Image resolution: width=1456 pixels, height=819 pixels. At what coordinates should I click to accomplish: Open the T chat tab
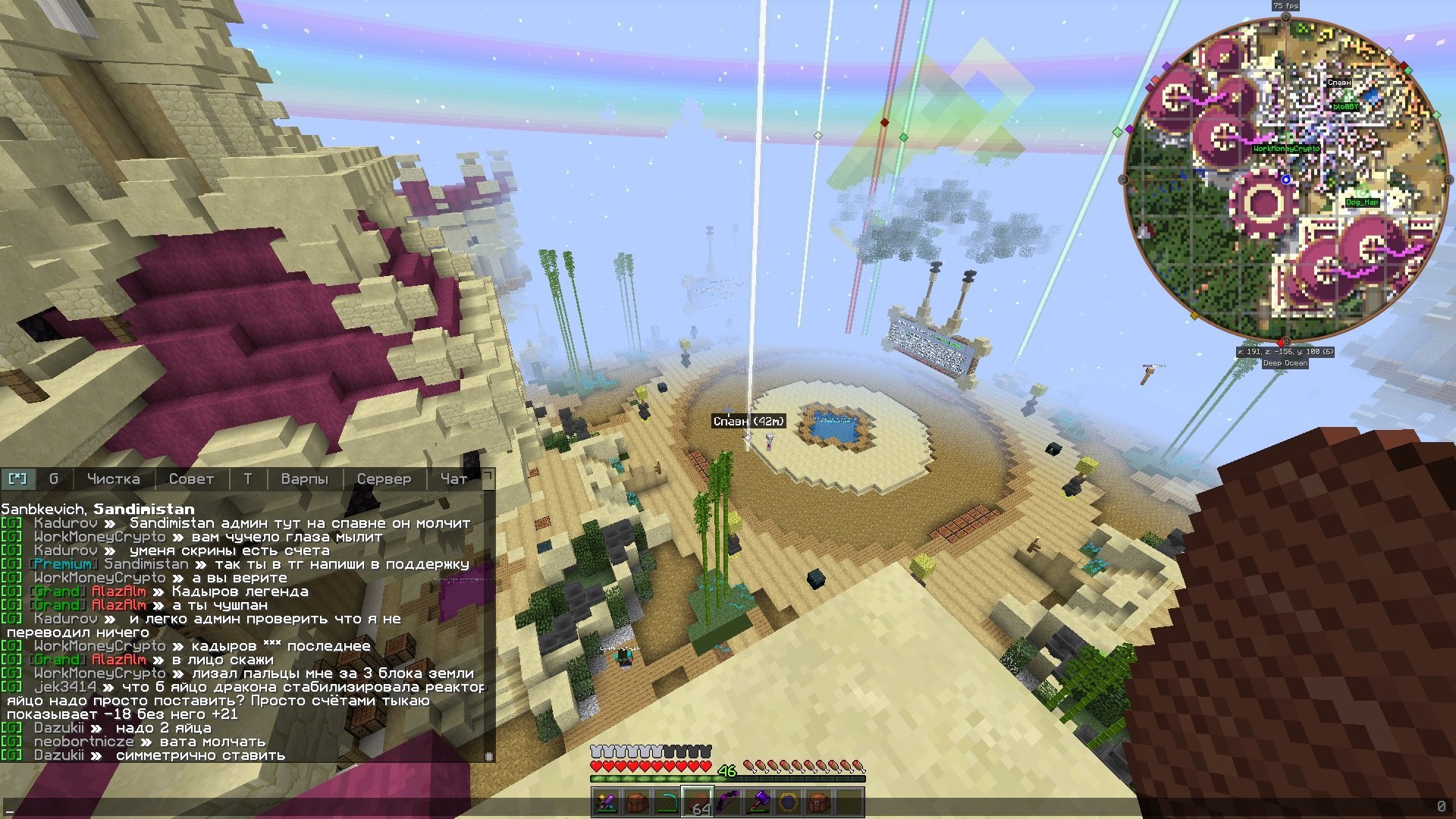coord(247,479)
